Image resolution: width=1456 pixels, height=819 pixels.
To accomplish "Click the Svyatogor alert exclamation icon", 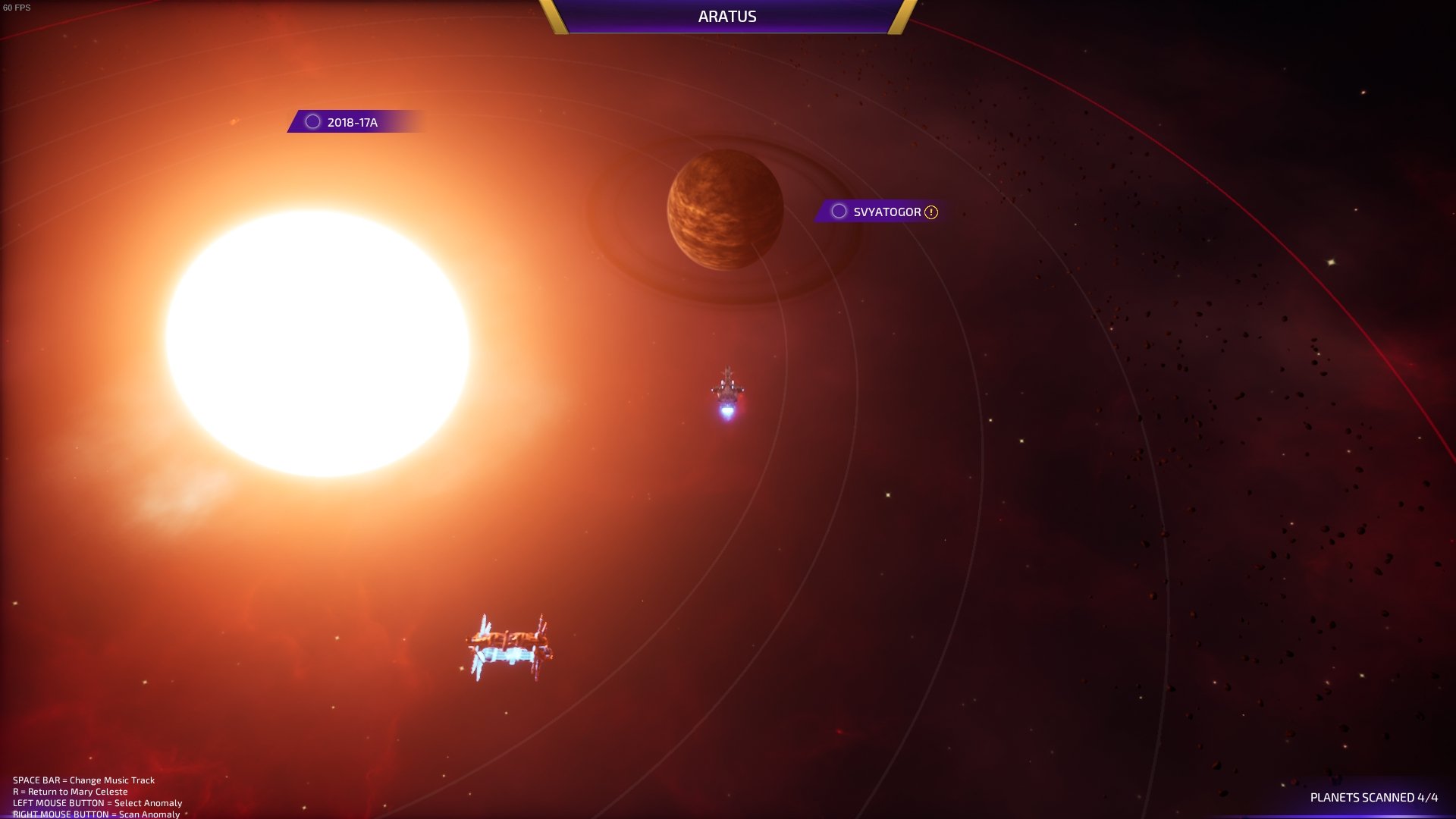I will [x=931, y=212].
